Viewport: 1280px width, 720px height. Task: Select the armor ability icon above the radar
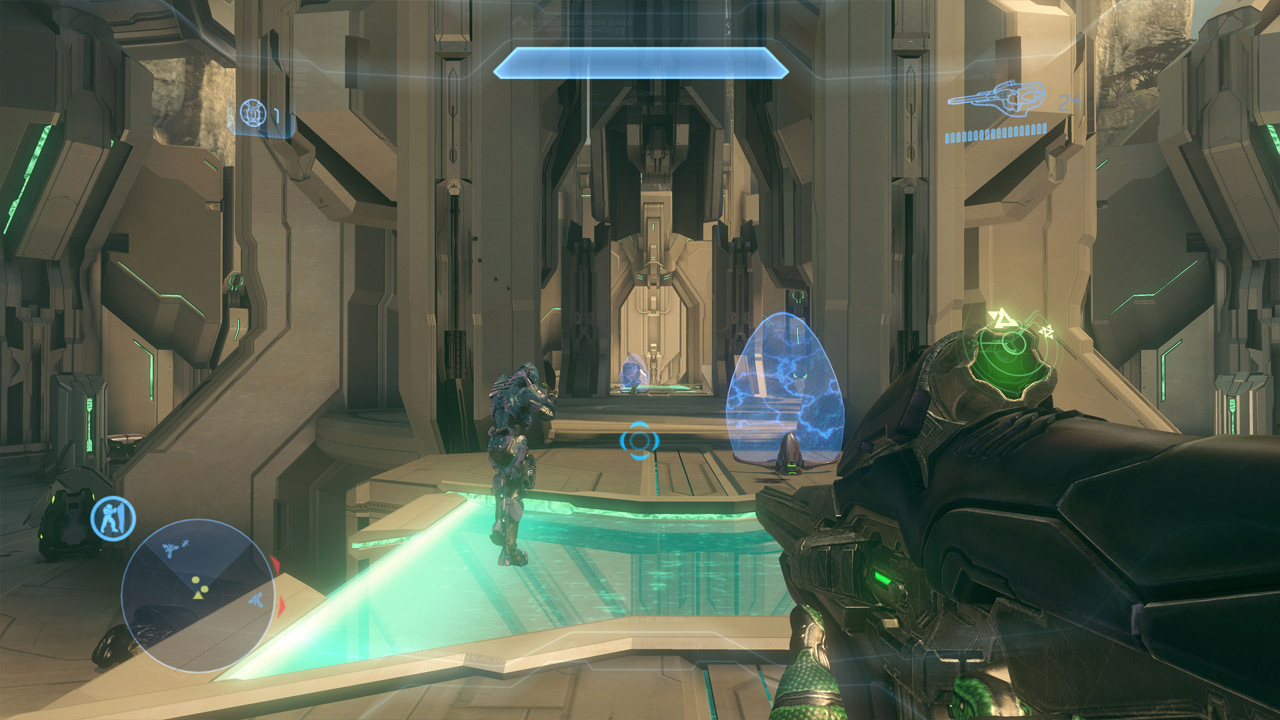tap(113, 519)
